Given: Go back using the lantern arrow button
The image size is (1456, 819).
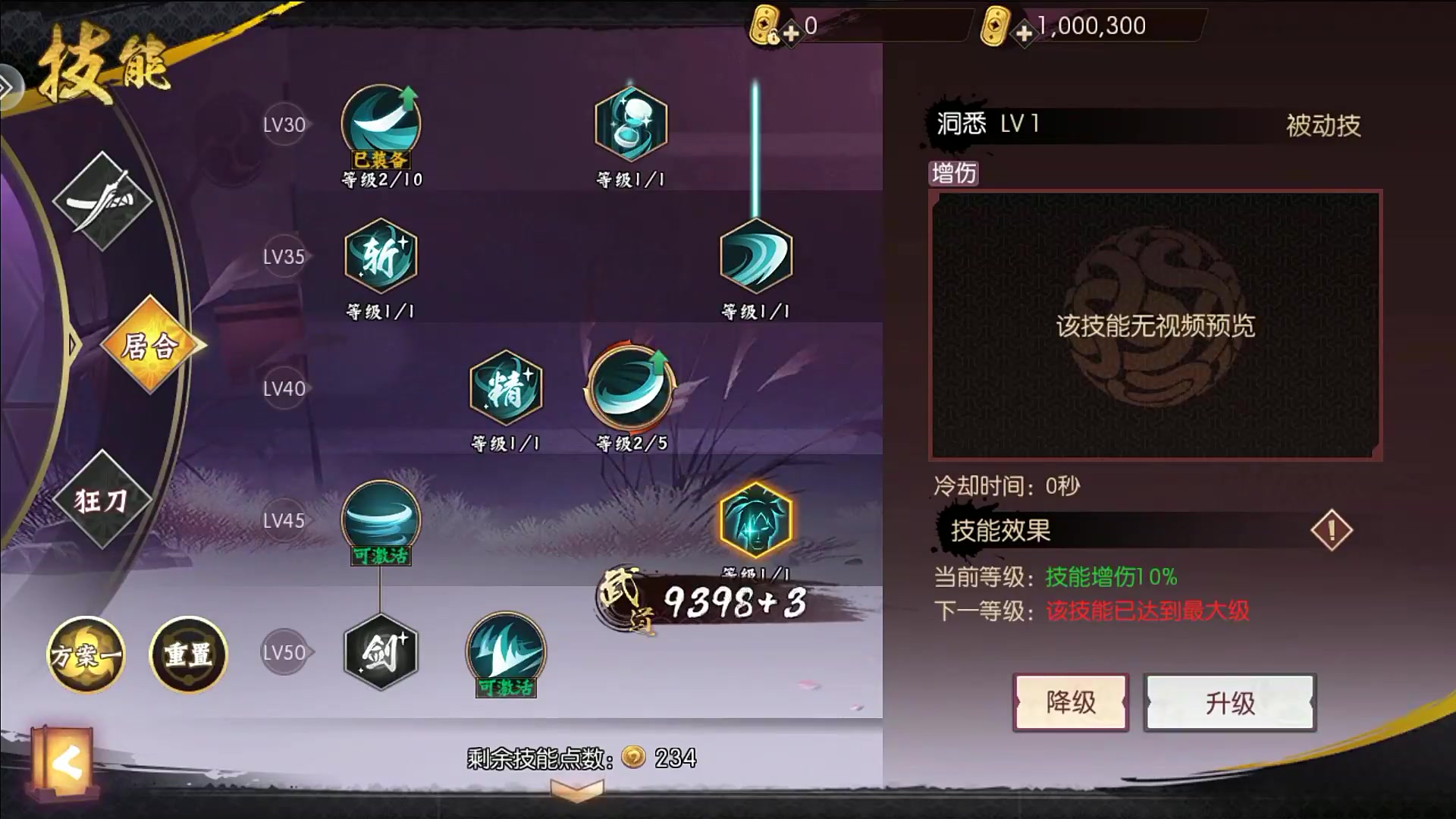Looking at the screenshot, I should pos(64,763).
